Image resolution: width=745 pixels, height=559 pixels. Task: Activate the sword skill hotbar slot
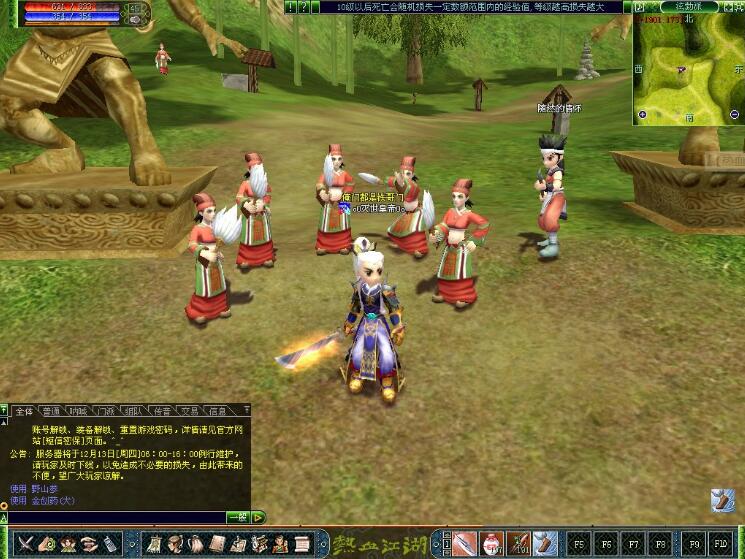tap(465, 543)
